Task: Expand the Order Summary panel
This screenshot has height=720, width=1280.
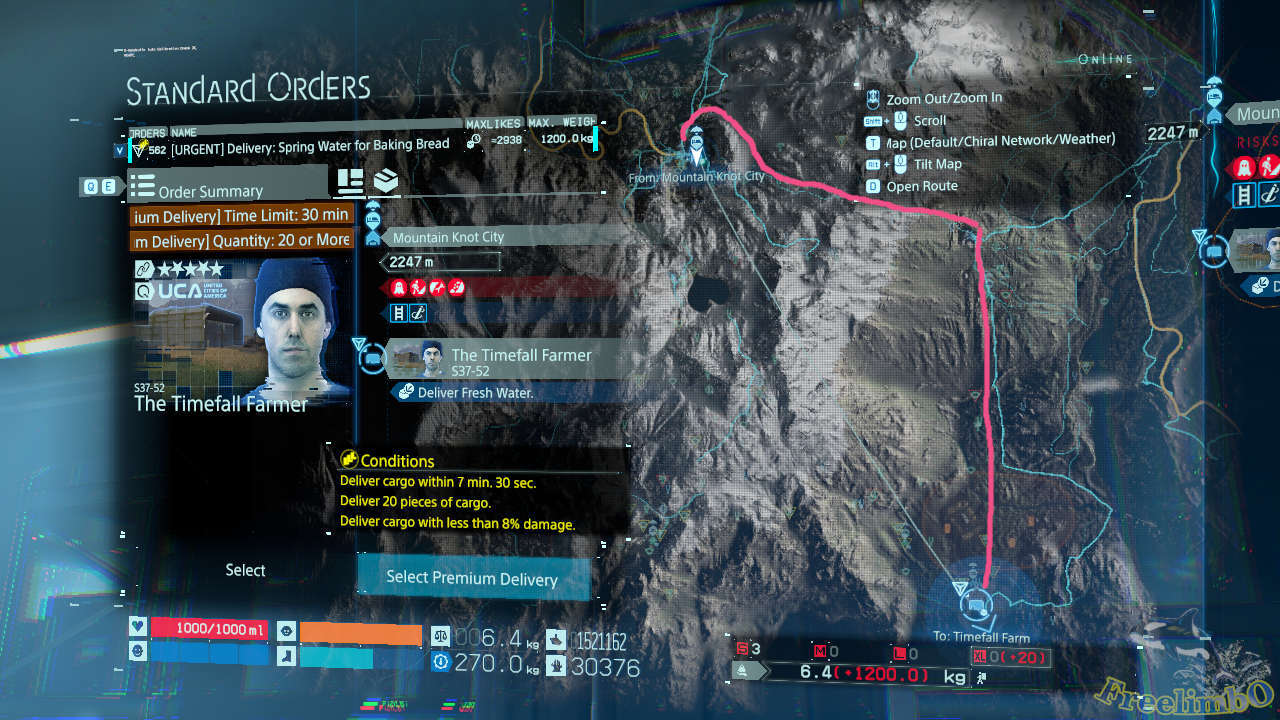Action: (230, 190)
